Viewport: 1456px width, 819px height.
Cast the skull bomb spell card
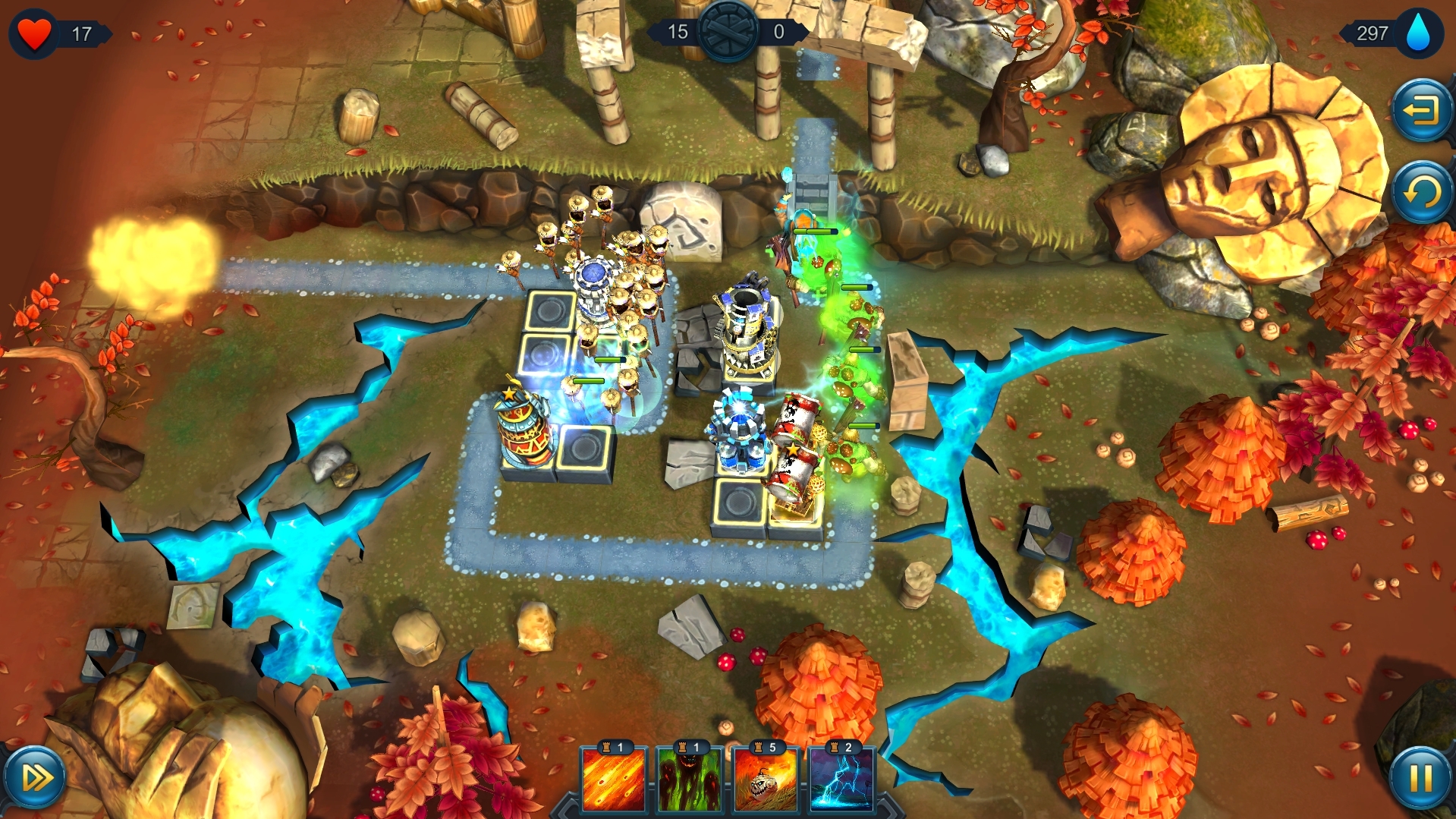[766, 782]
